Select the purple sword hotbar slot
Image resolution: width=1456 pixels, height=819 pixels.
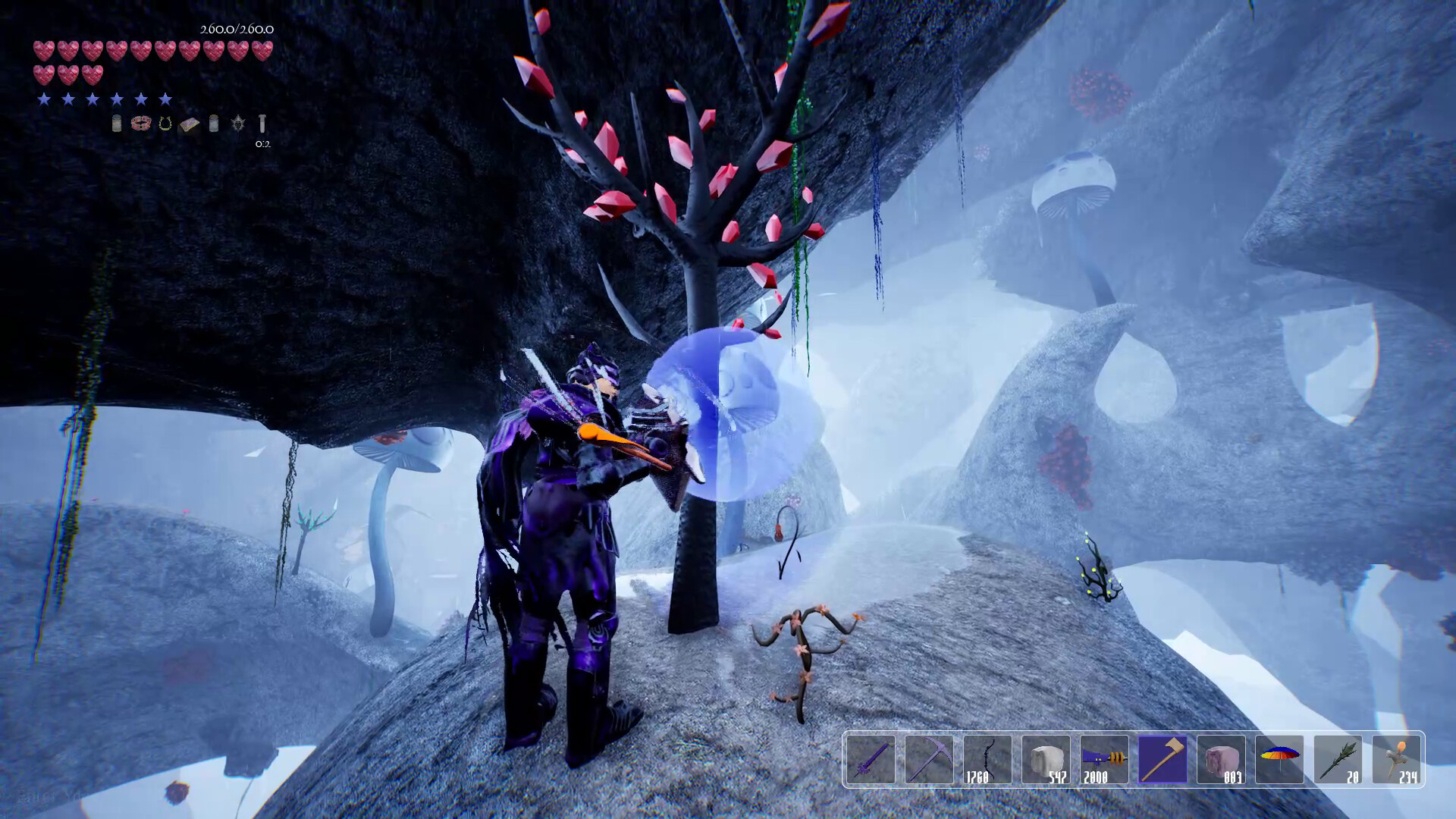tap(871, 759)
